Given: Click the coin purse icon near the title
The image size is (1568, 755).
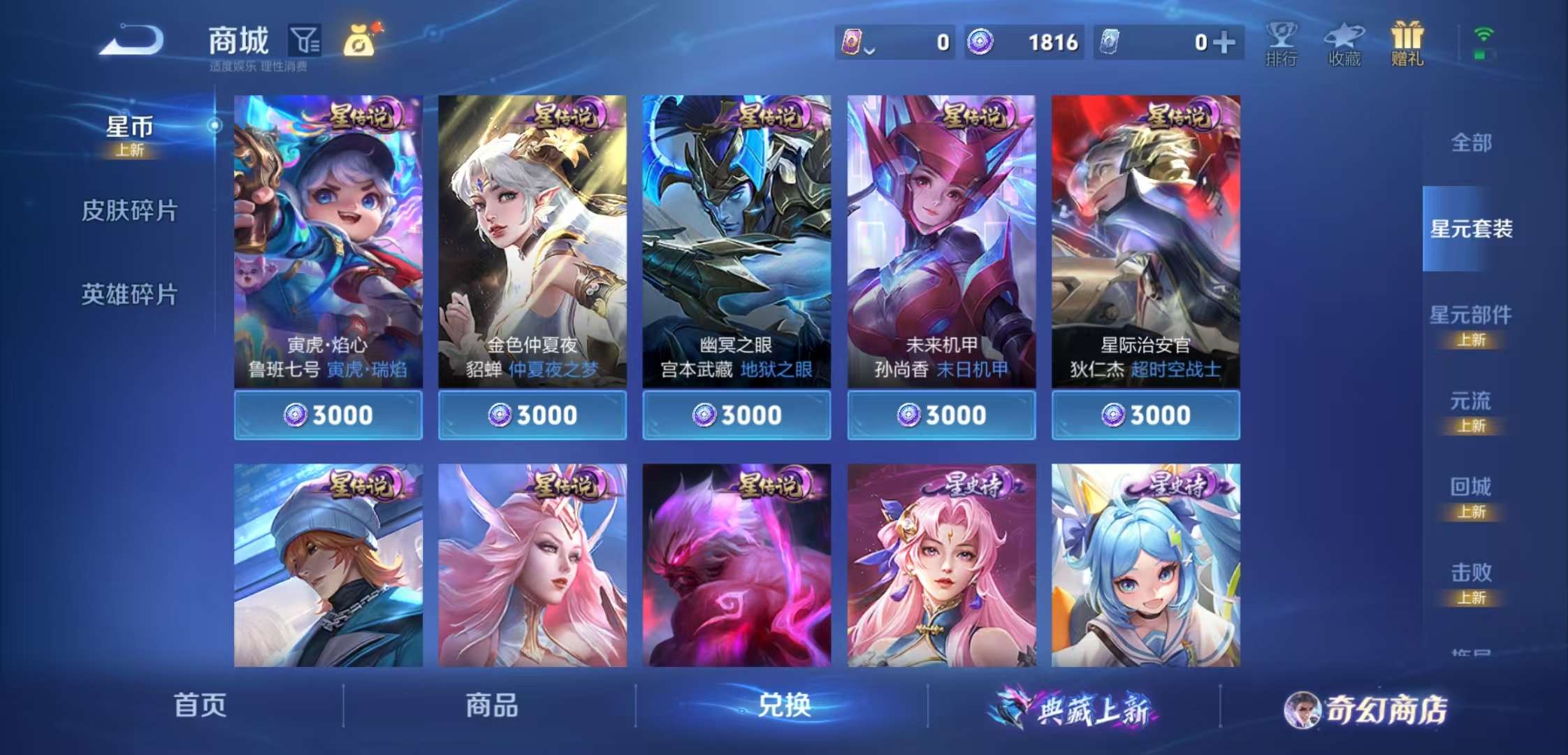Looking at the screenshot, I should [x=358, y=42].
